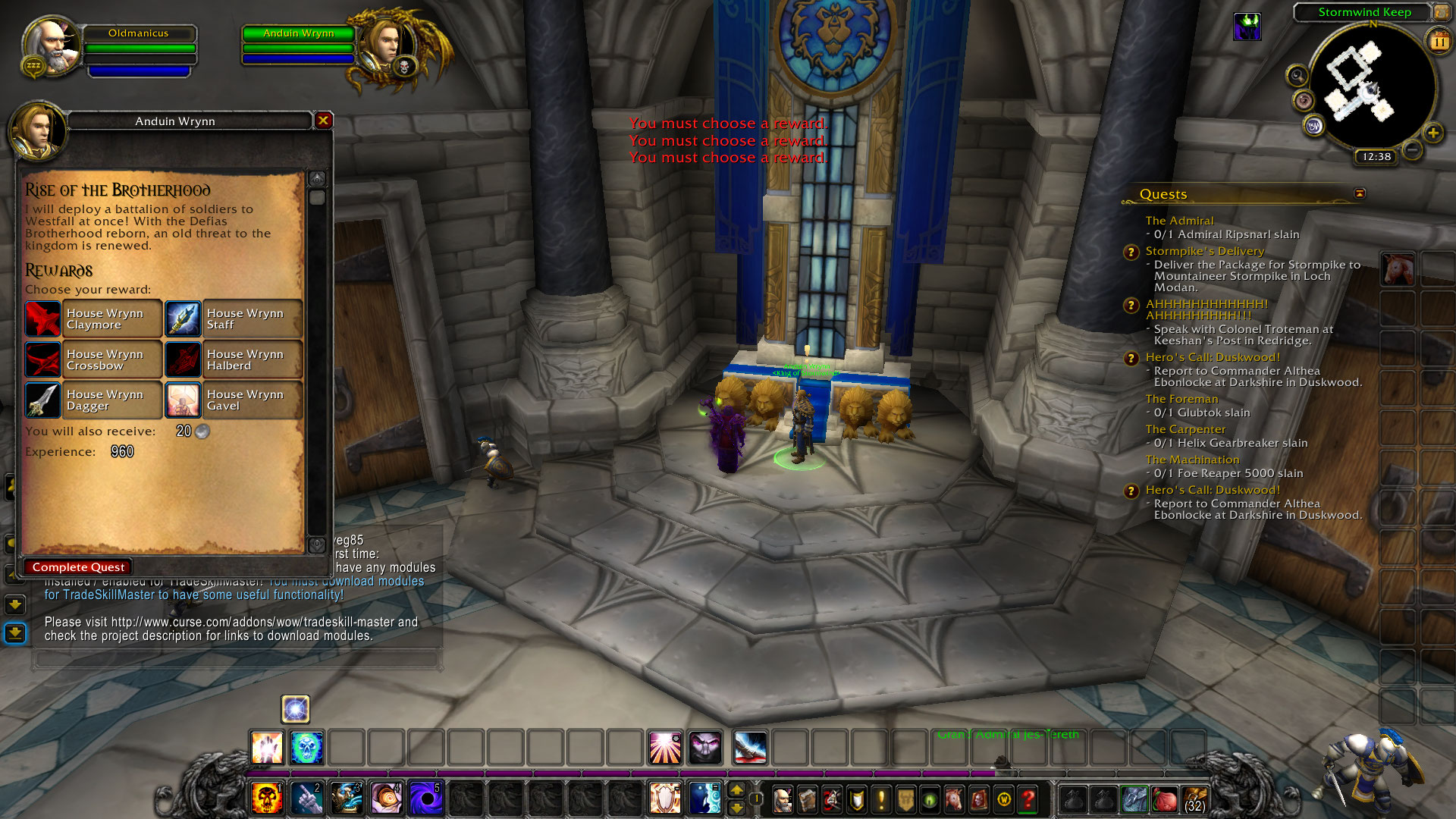Activate the flaming skull ability
1456x819 pixels.
coord(266,799)
